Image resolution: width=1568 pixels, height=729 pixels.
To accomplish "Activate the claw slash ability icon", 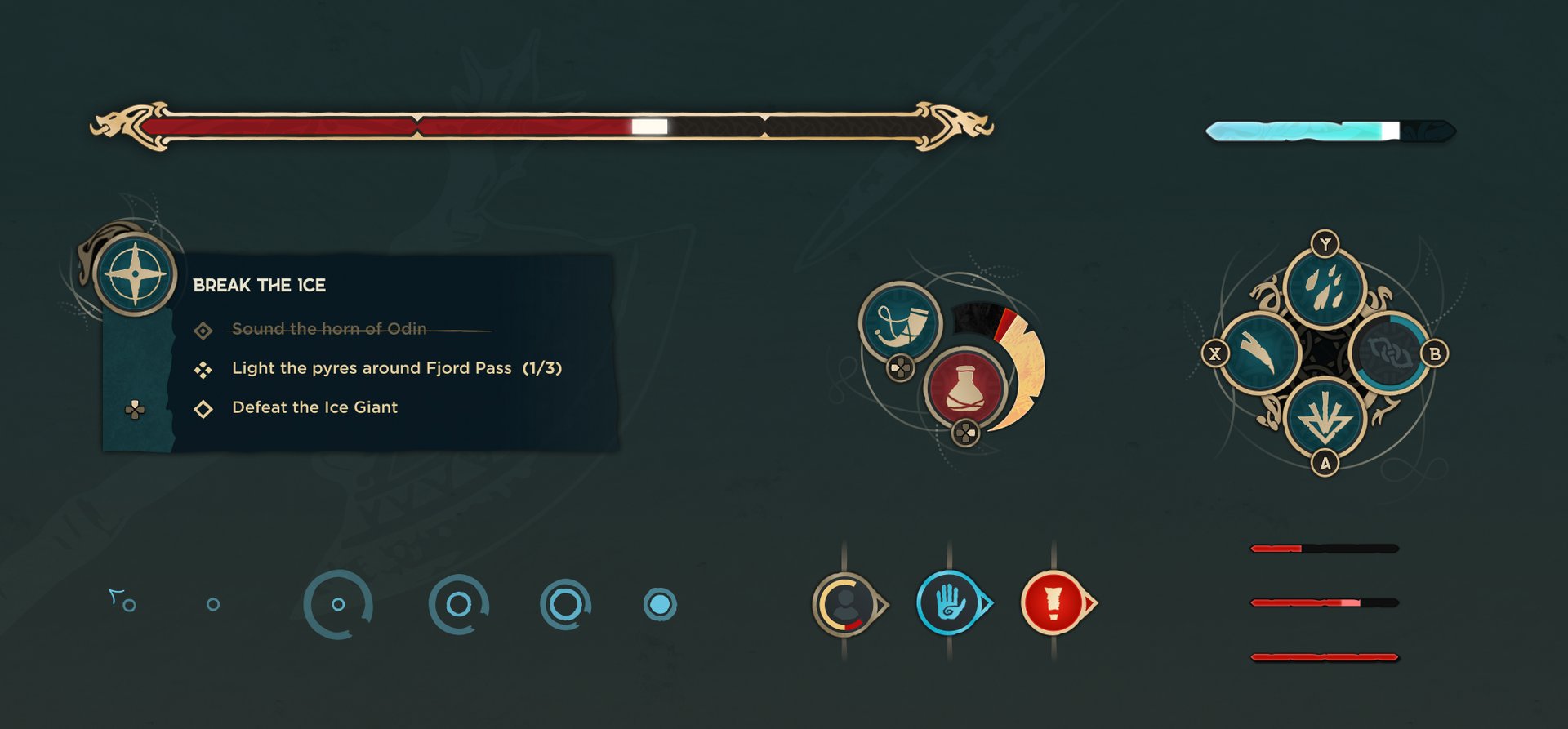I will coord(1258,353).
